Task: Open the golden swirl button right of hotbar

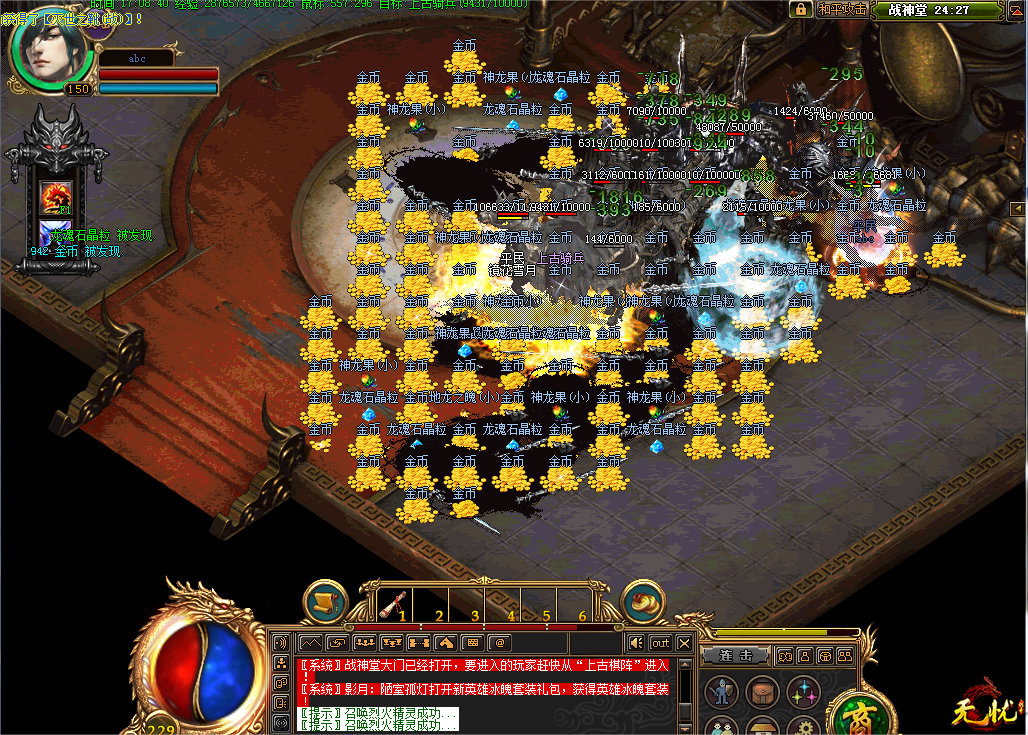Action: pos(643,601)
